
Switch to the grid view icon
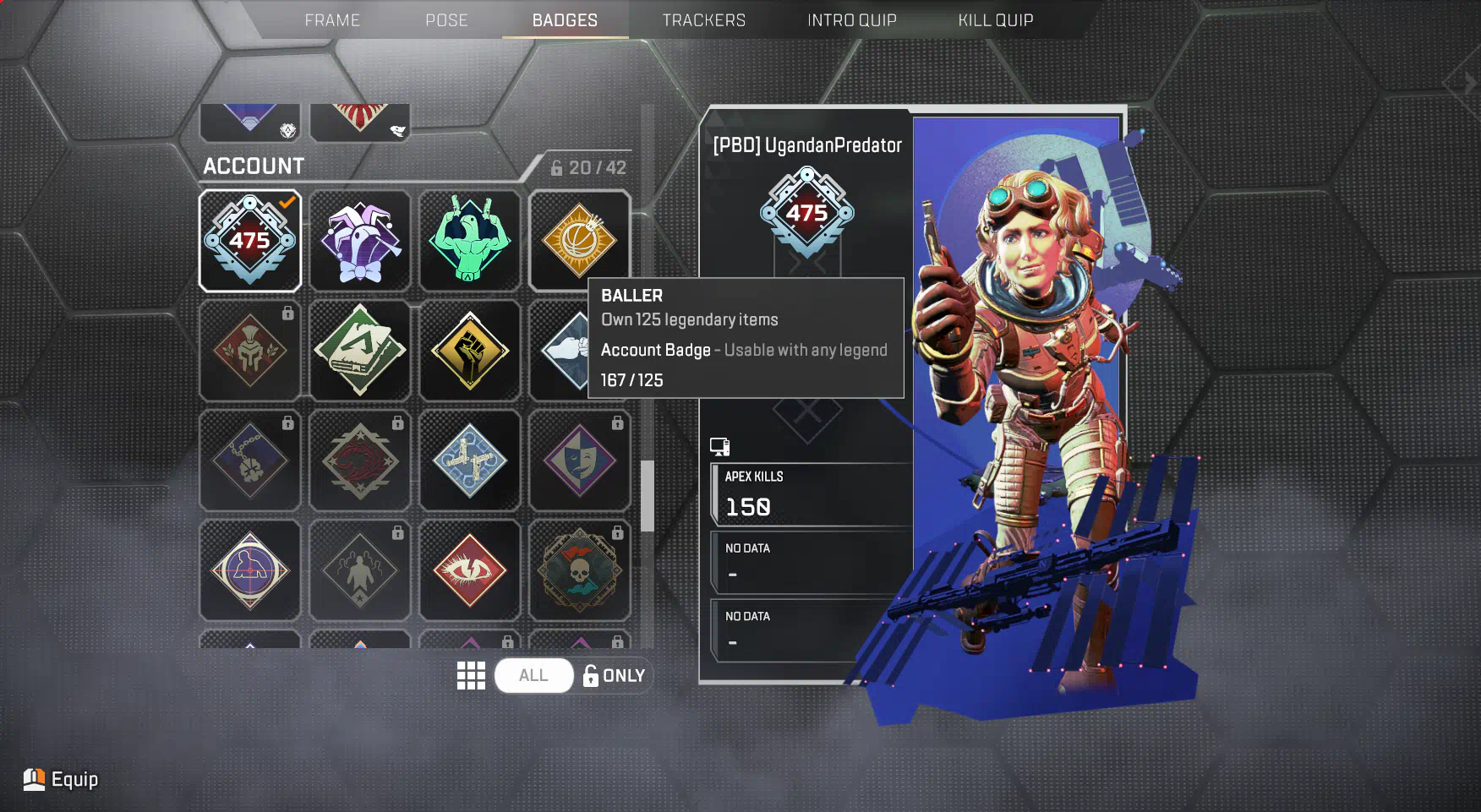471,676
